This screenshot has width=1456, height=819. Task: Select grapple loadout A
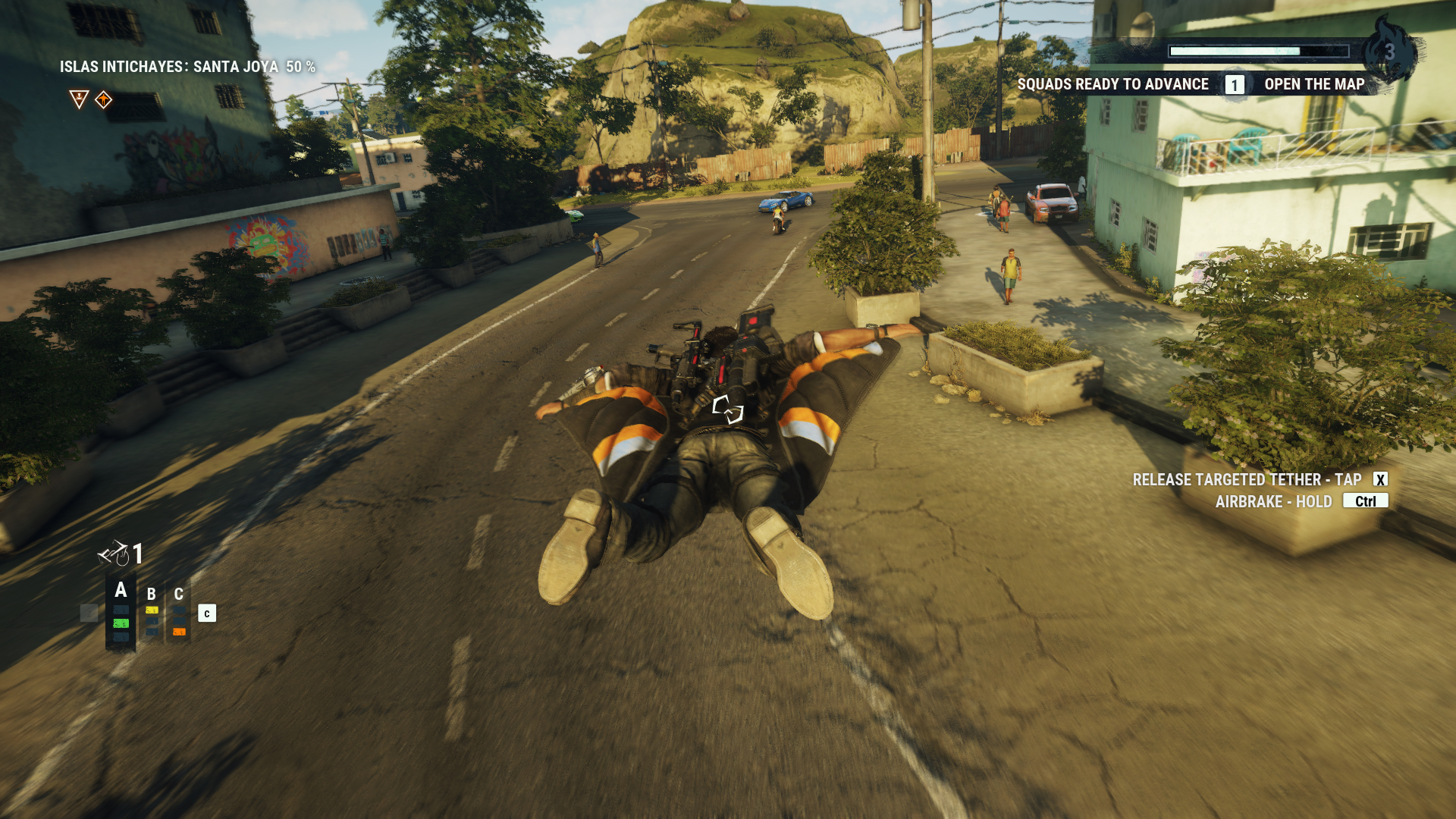click(x=121, y=591)
